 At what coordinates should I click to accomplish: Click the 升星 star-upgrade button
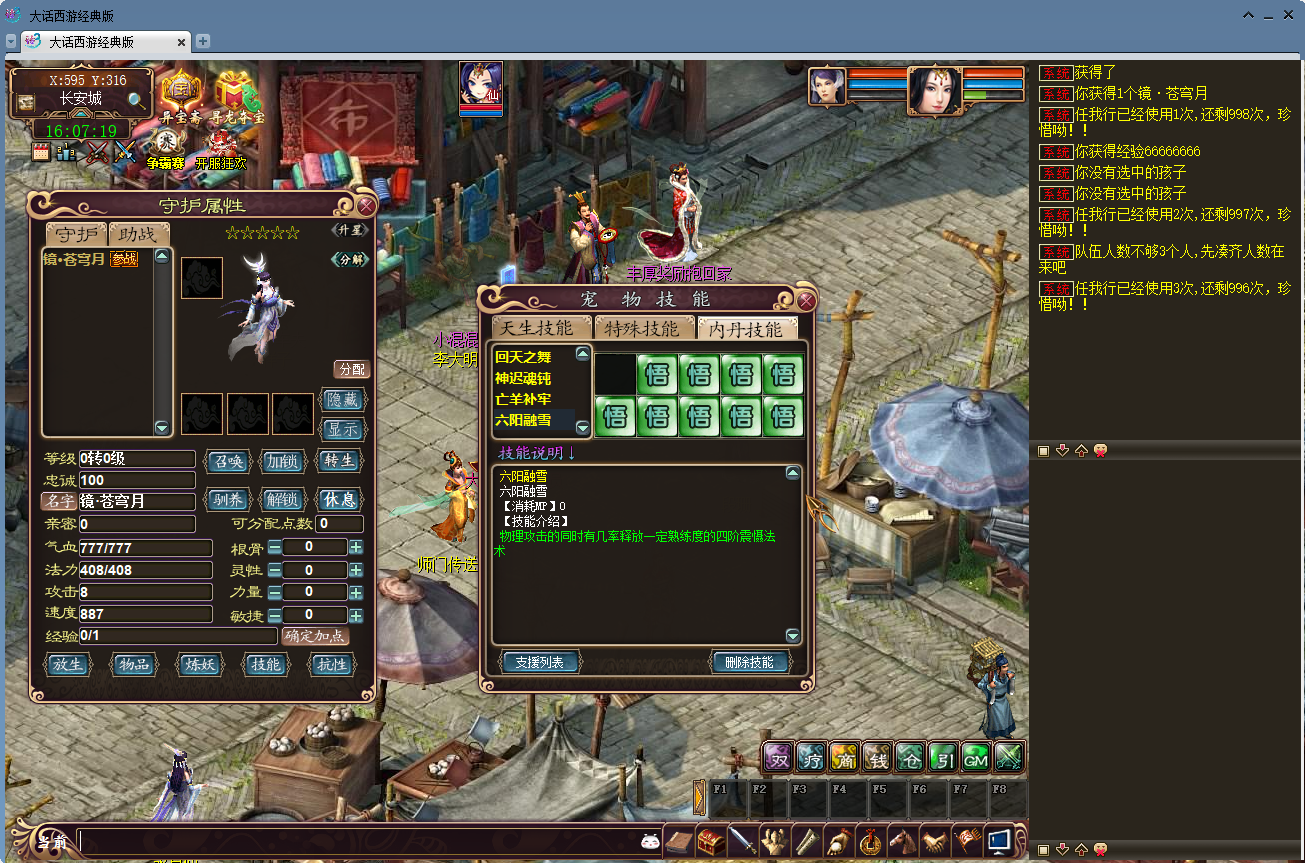[x=349, y=231]
